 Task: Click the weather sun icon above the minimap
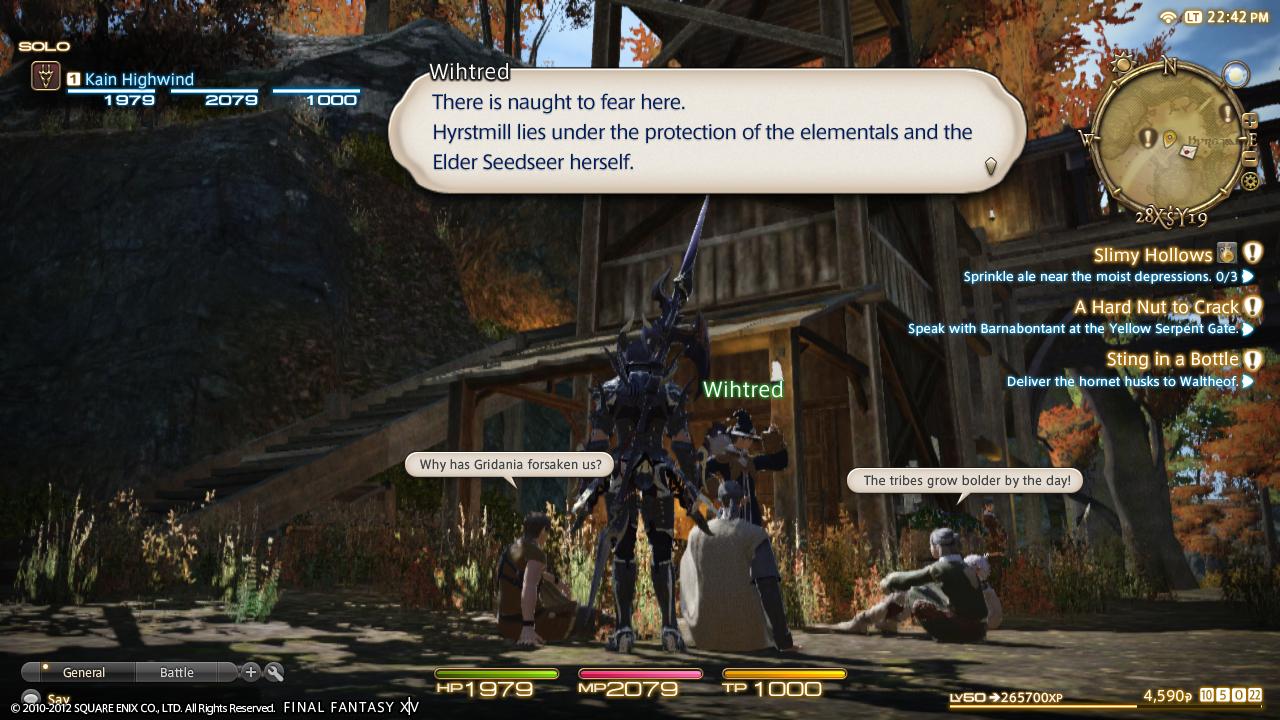point(1121,63)
